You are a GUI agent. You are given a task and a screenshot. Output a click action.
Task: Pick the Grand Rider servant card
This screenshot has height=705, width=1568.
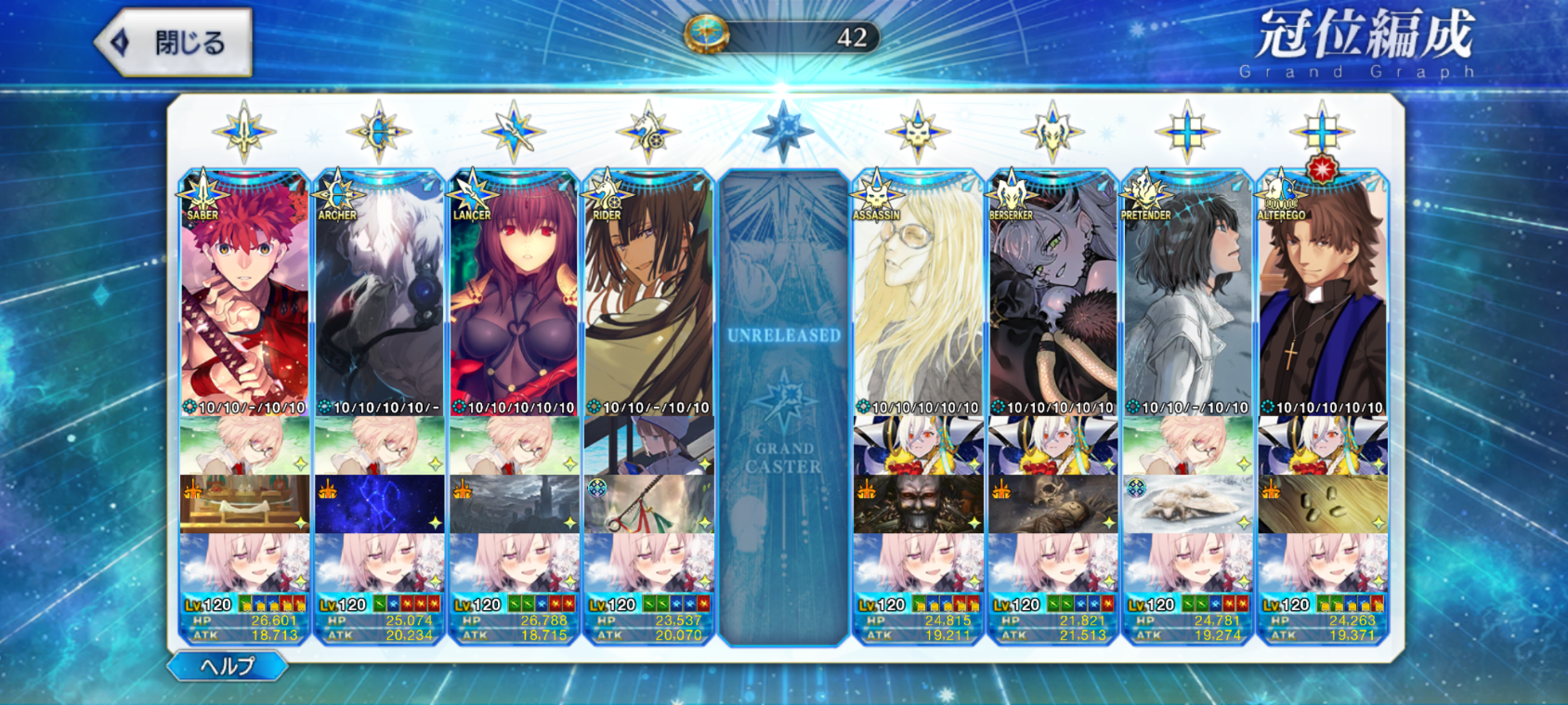click(x=648, y=297)
